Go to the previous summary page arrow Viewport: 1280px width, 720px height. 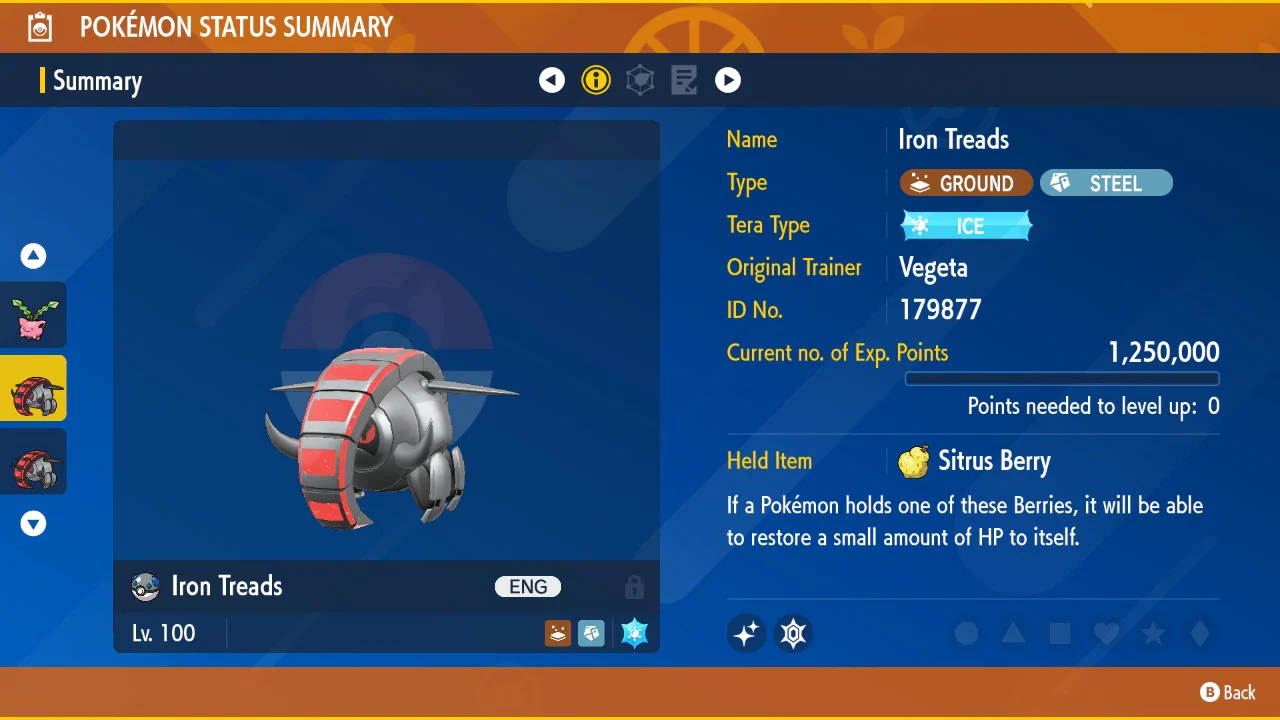click(x=552, y=80)
